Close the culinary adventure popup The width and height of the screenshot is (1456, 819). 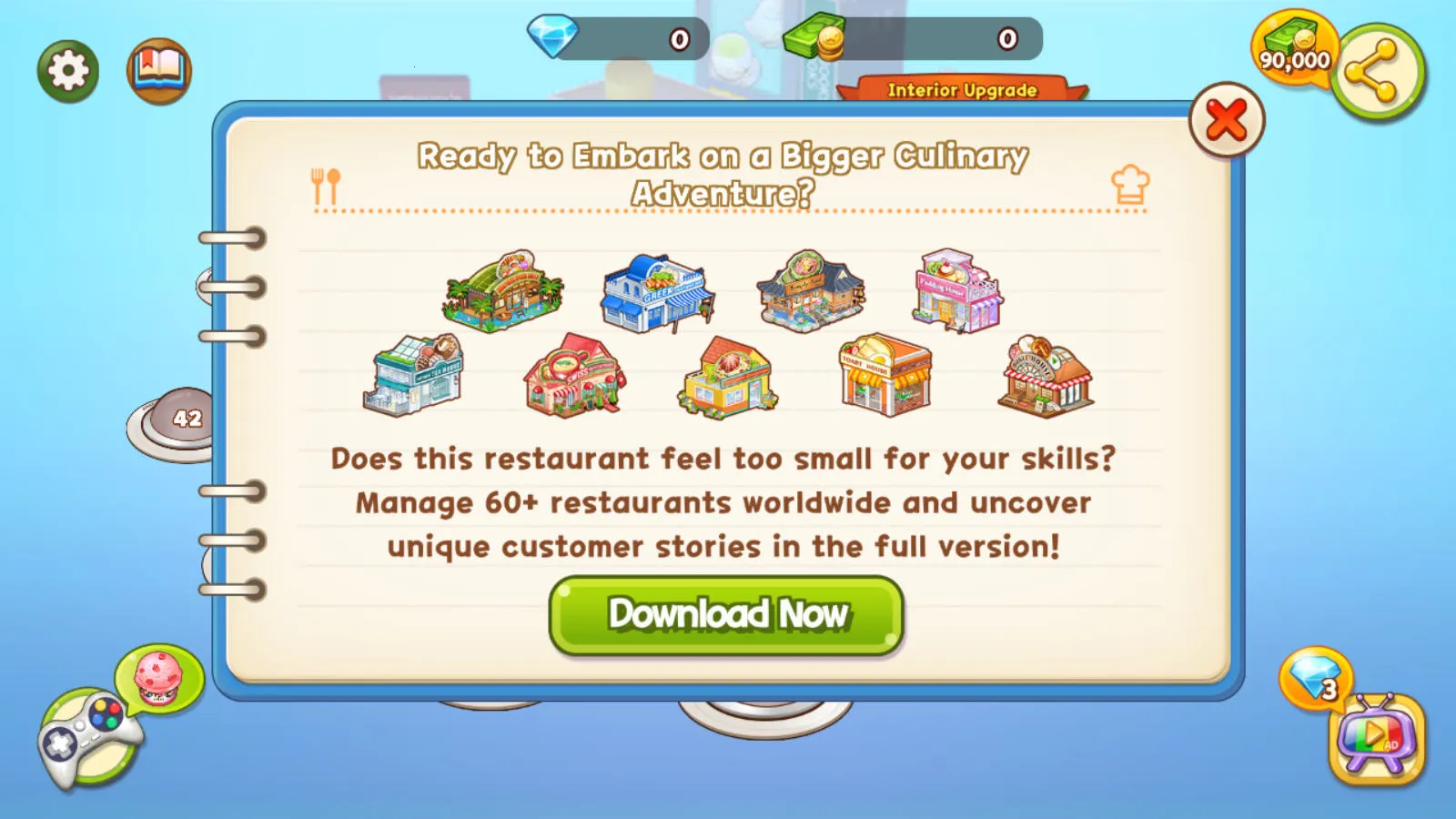click(x=1226, y=120)
